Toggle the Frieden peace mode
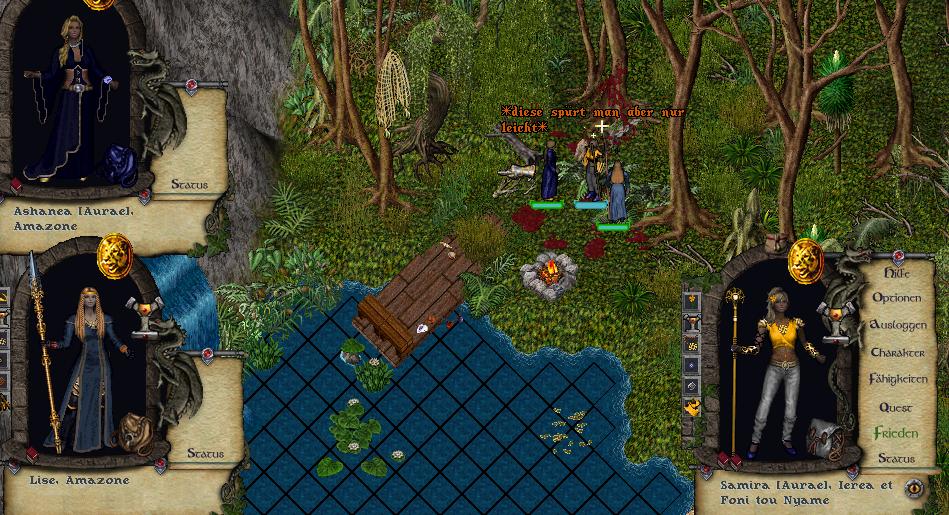 pyautogui.click(x=896, y=433)
